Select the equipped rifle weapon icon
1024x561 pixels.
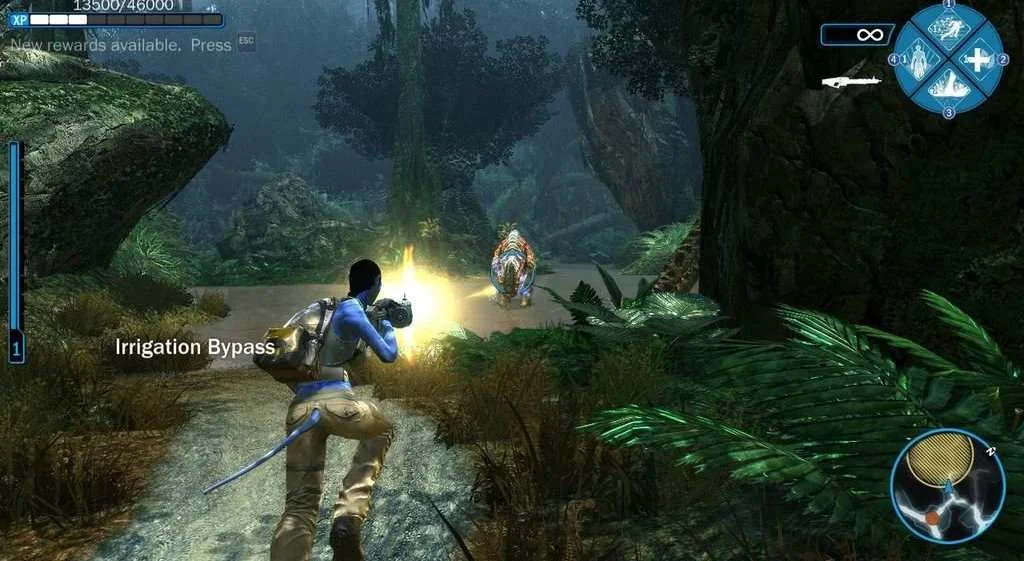click(851, 80)
